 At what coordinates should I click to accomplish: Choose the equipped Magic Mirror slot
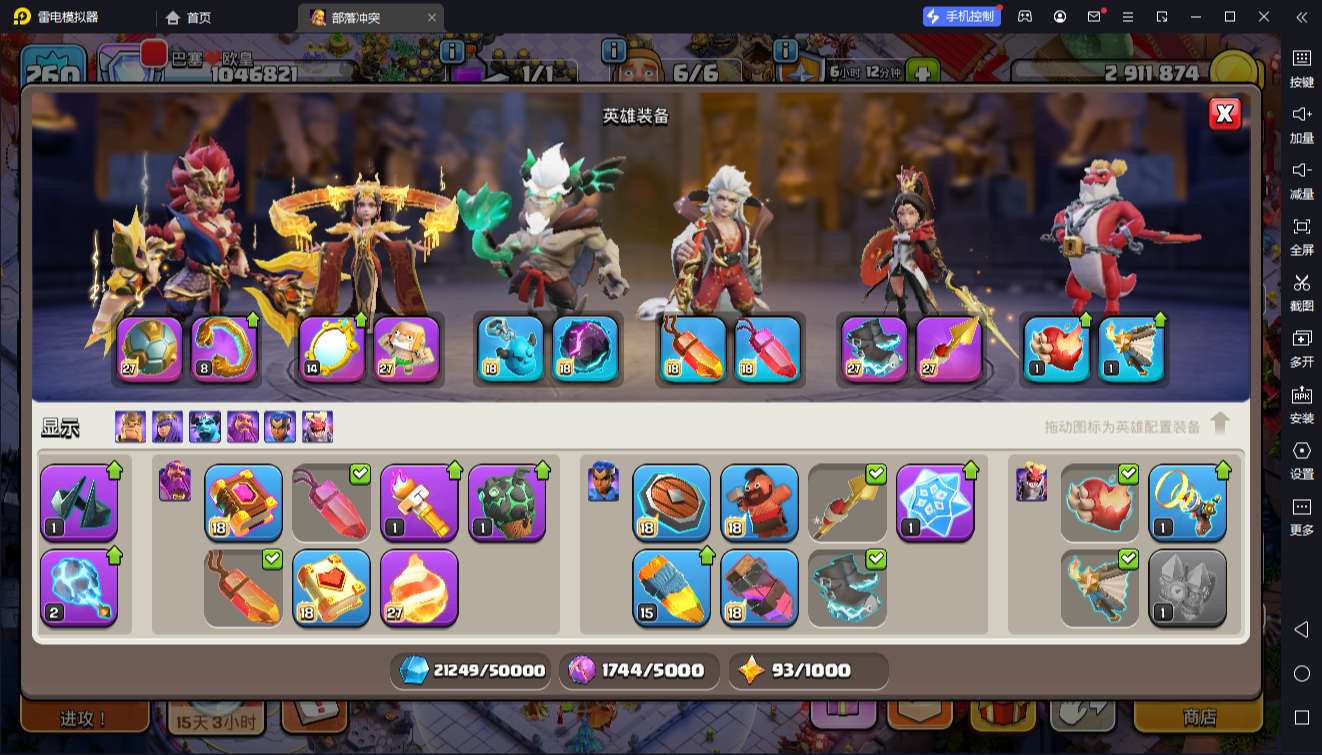332,349
